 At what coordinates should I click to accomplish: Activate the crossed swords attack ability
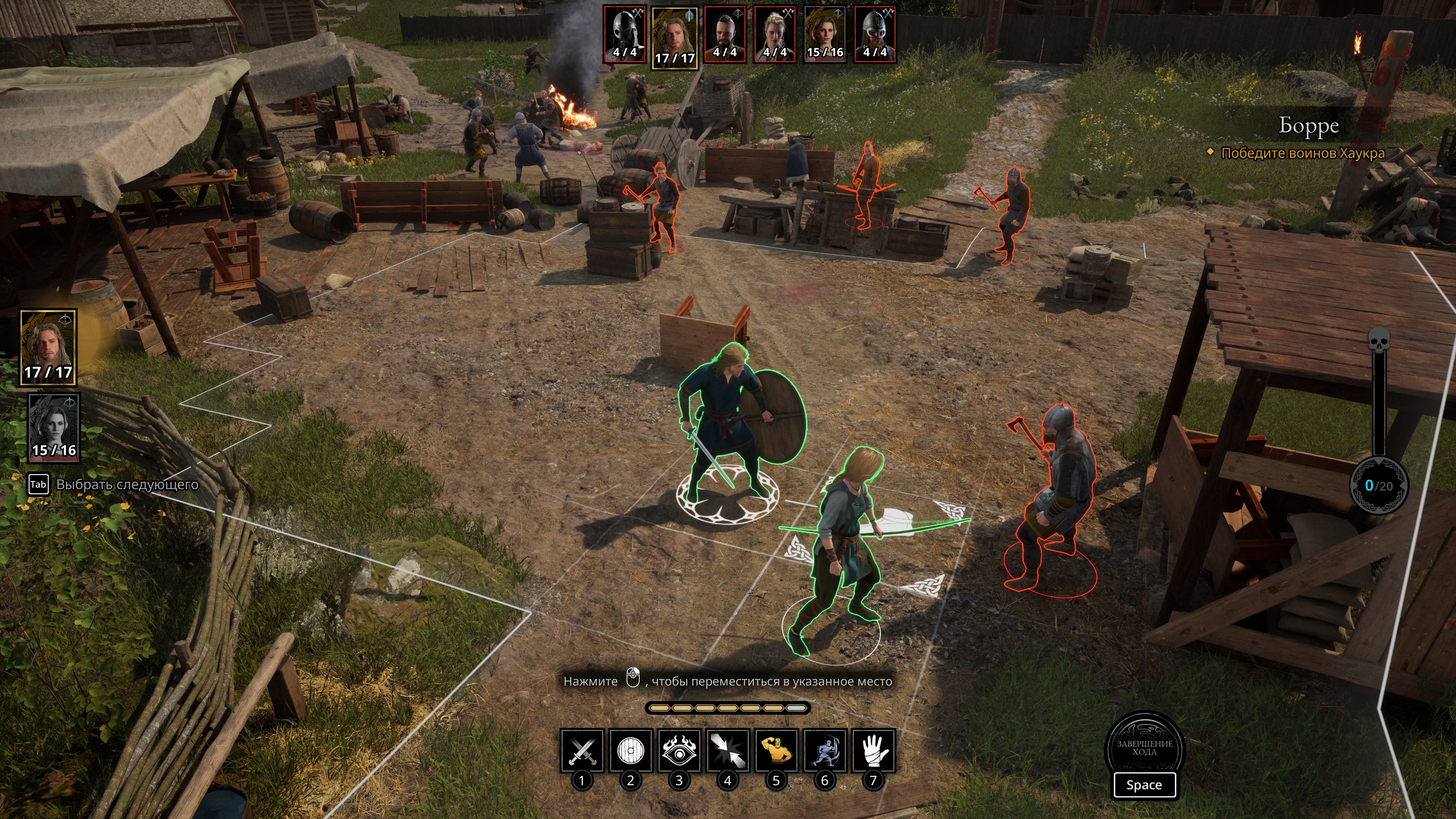click(582, 750)
